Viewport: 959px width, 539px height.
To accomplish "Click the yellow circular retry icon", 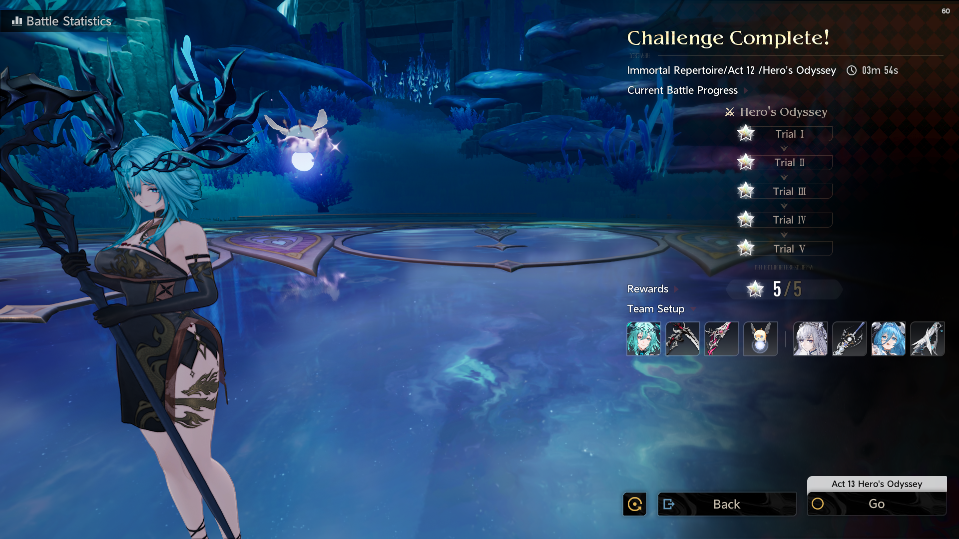I will 634,504.
